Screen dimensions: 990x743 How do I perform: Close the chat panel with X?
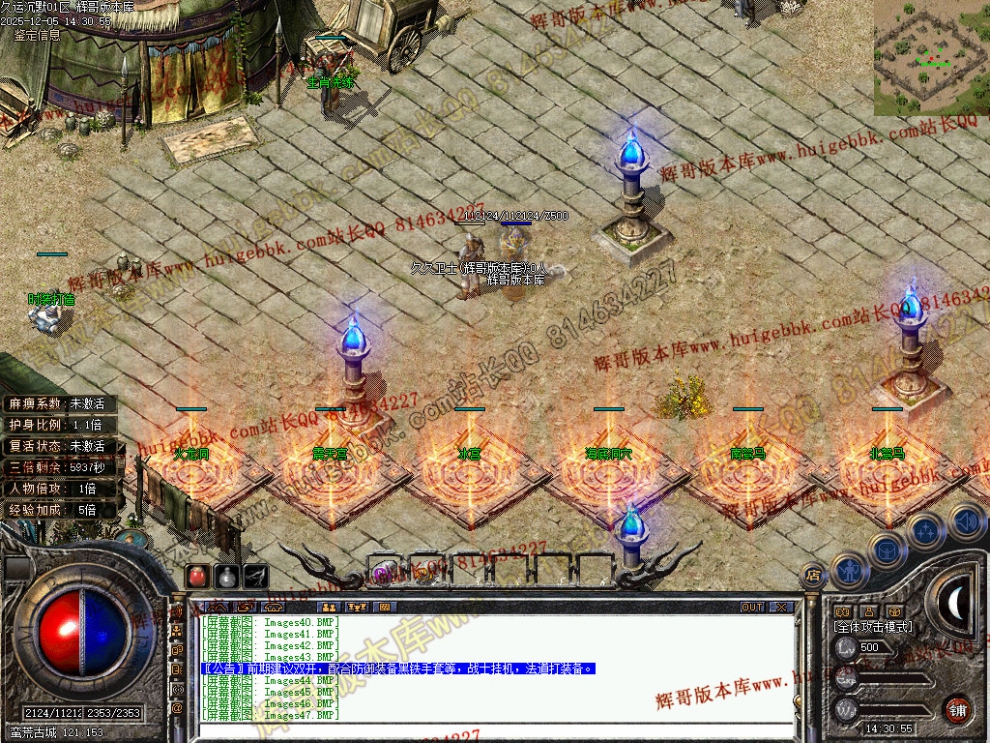[781, 607]
